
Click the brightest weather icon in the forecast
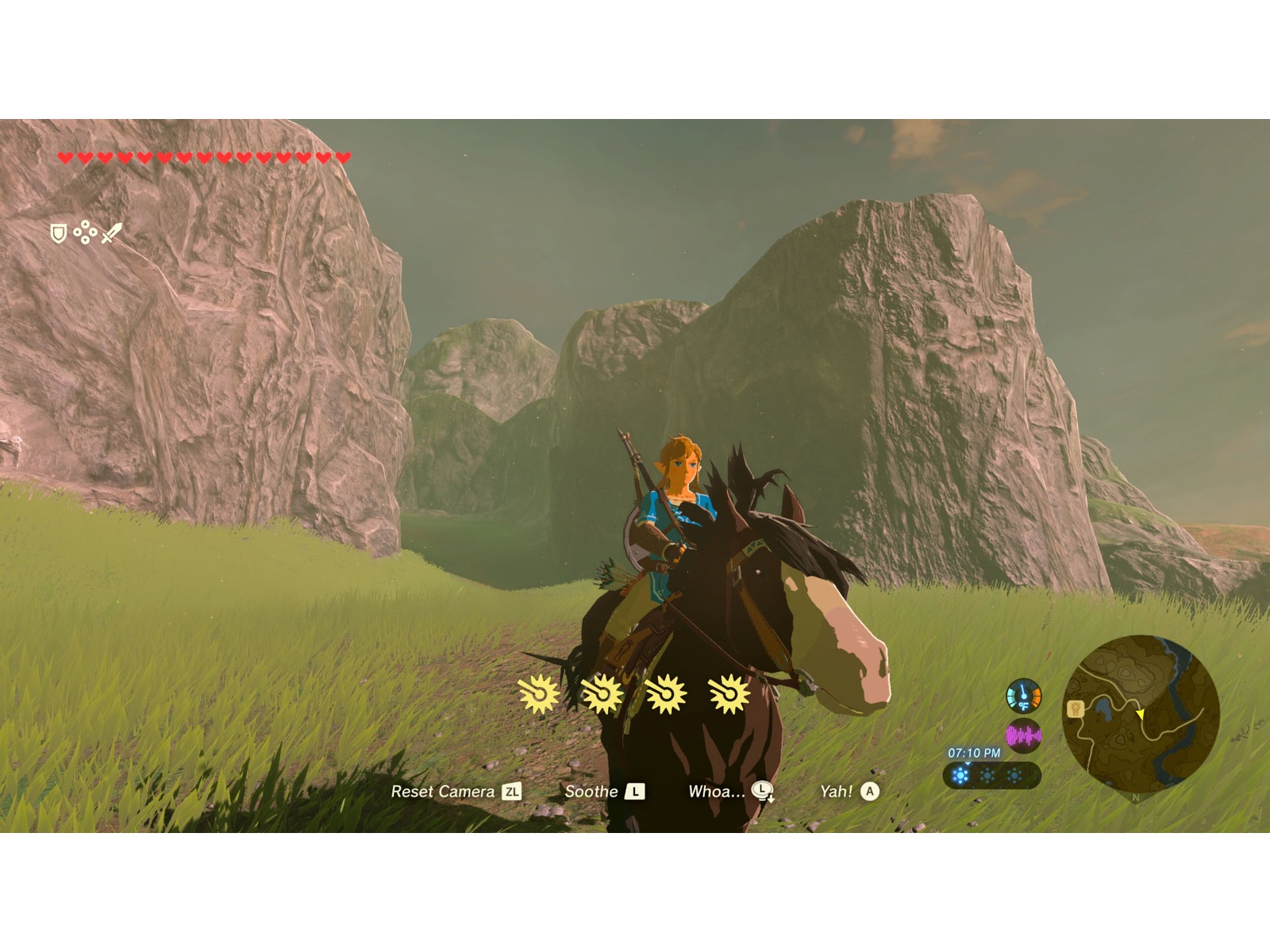click(961, 775)
